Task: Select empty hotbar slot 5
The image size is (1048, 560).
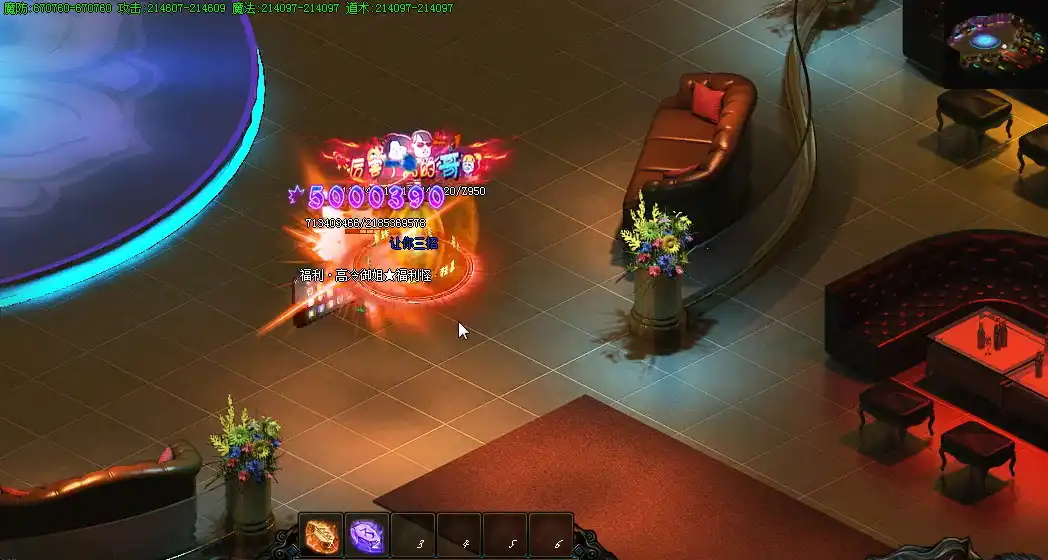Action: (x=504, y=535)
